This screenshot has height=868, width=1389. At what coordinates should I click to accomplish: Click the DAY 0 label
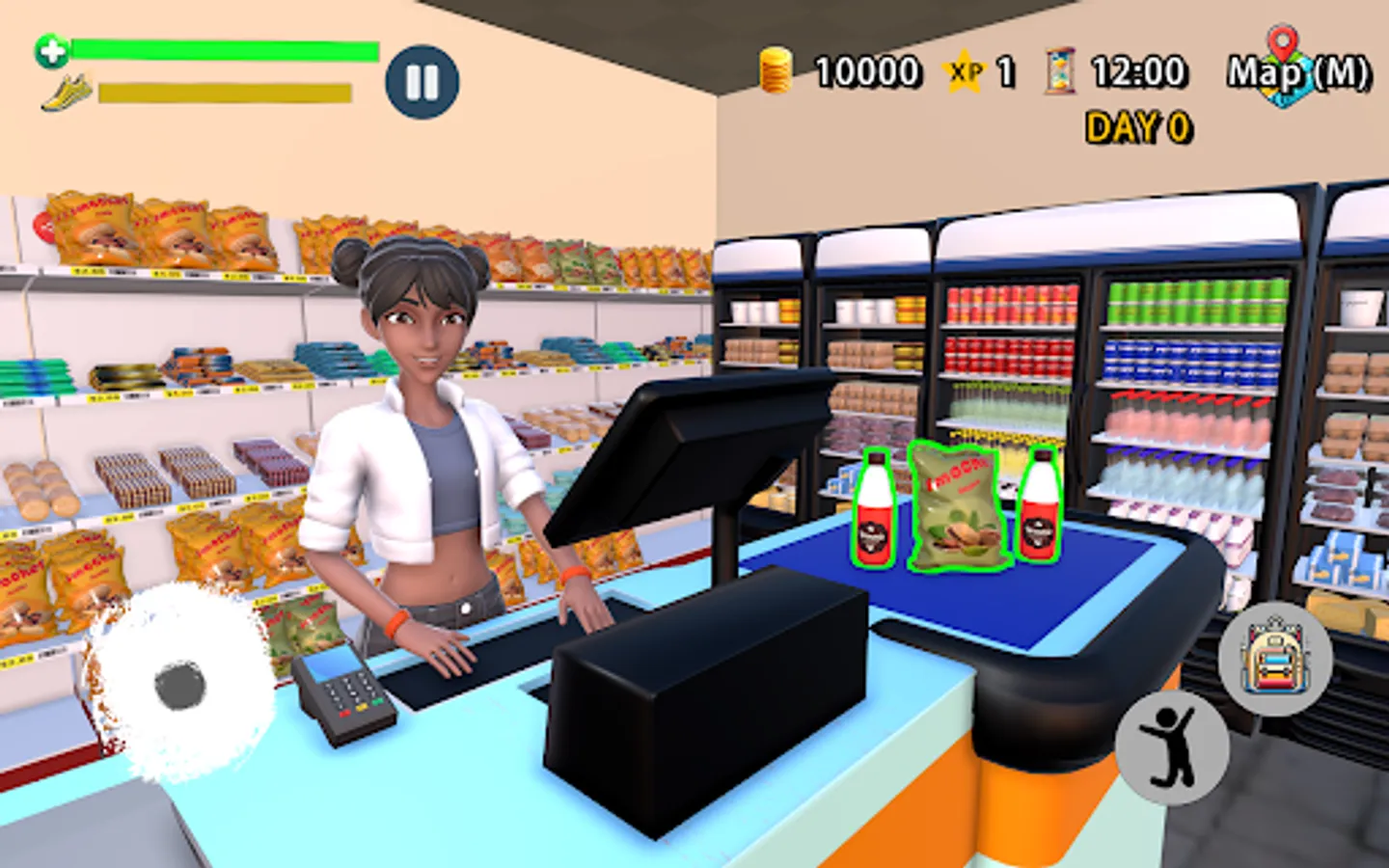pyautogui.click(x=1137, y=125)
